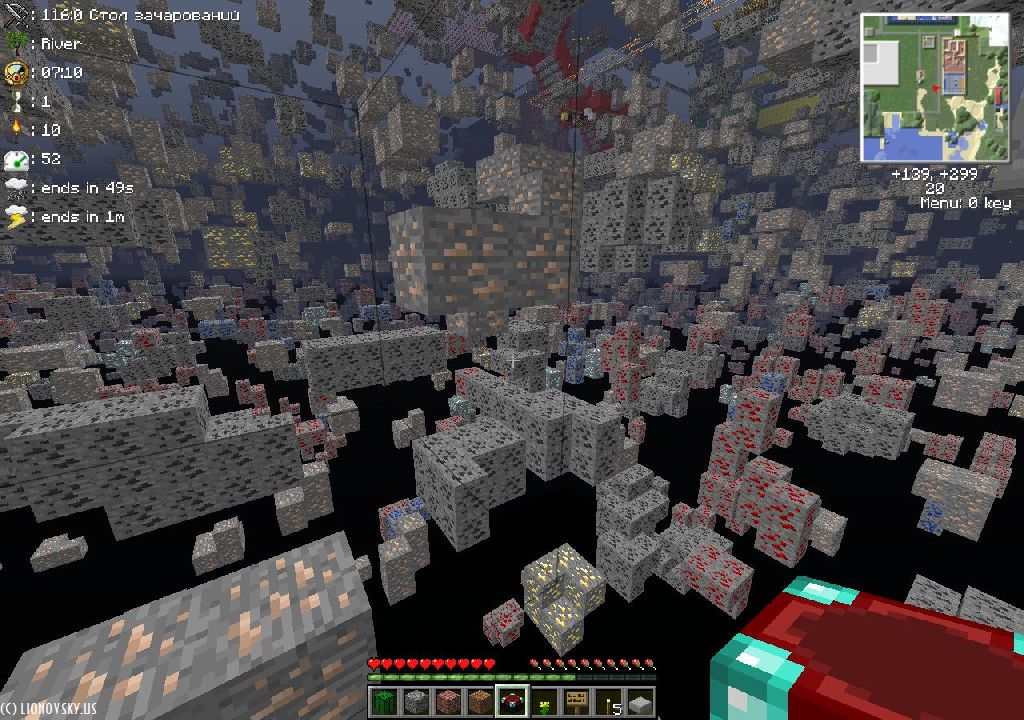Viewport: 1024px width, 720px height.
Task: Choose the red brick block slot
Action: [x=448, y=702]
